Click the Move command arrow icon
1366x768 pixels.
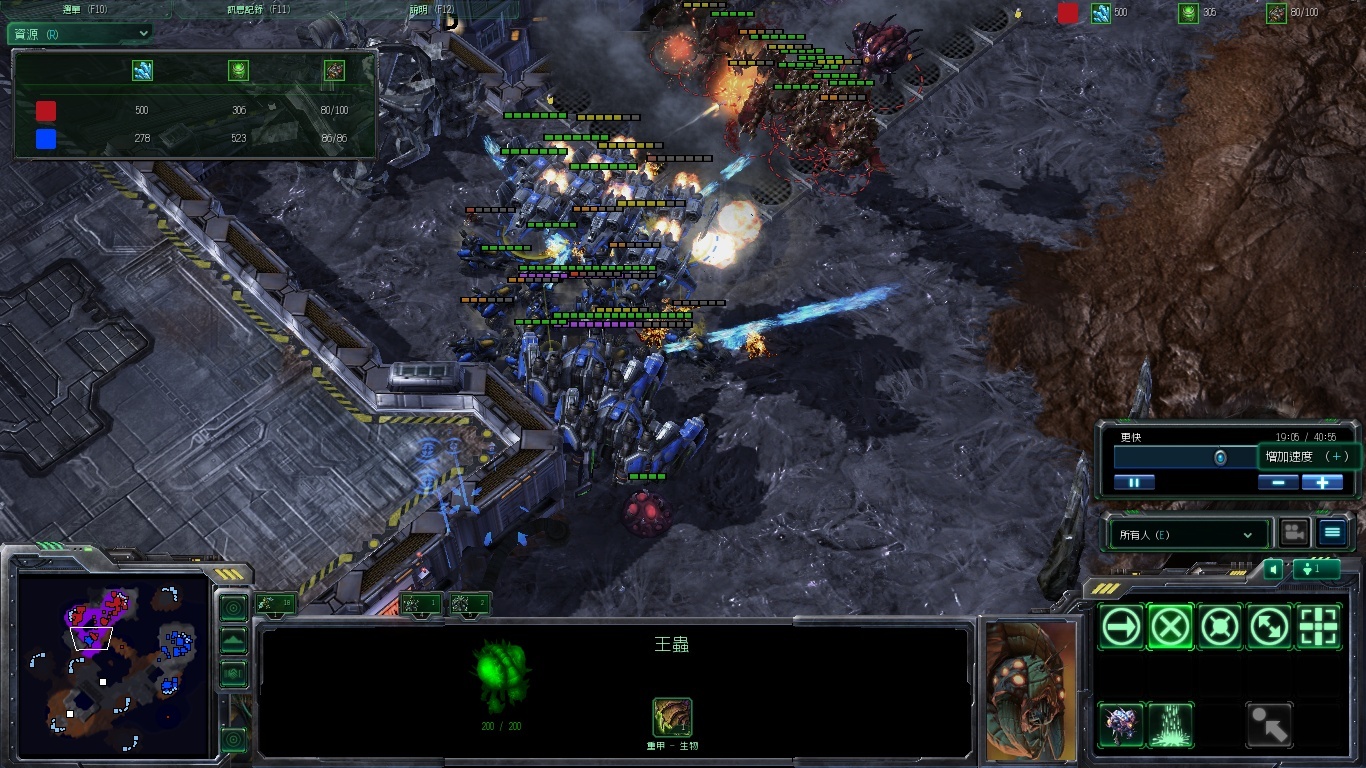(x=1122, y=627)
